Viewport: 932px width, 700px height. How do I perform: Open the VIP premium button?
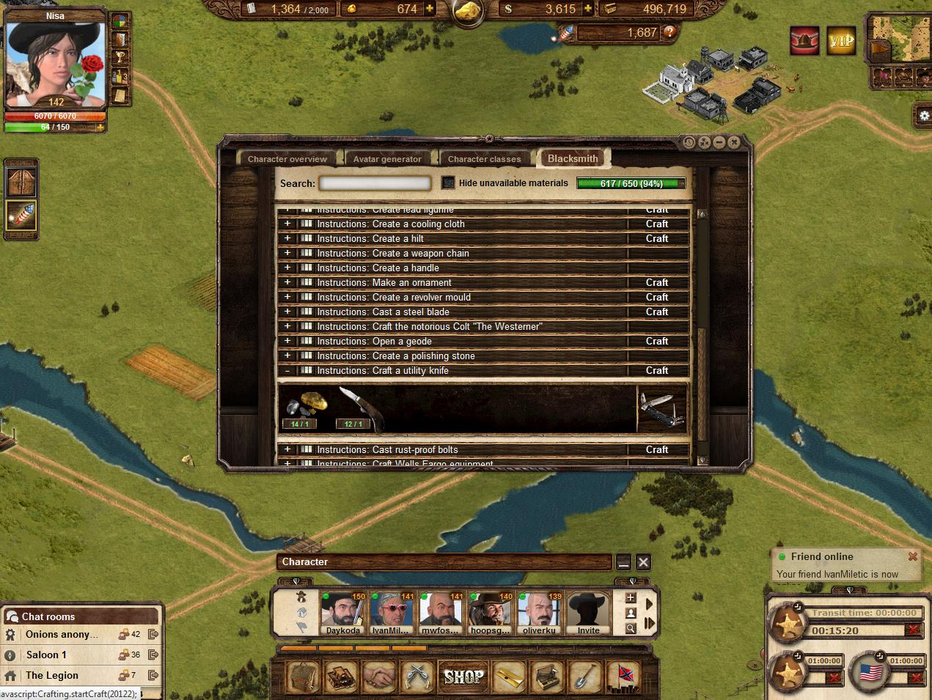point(841,41)
